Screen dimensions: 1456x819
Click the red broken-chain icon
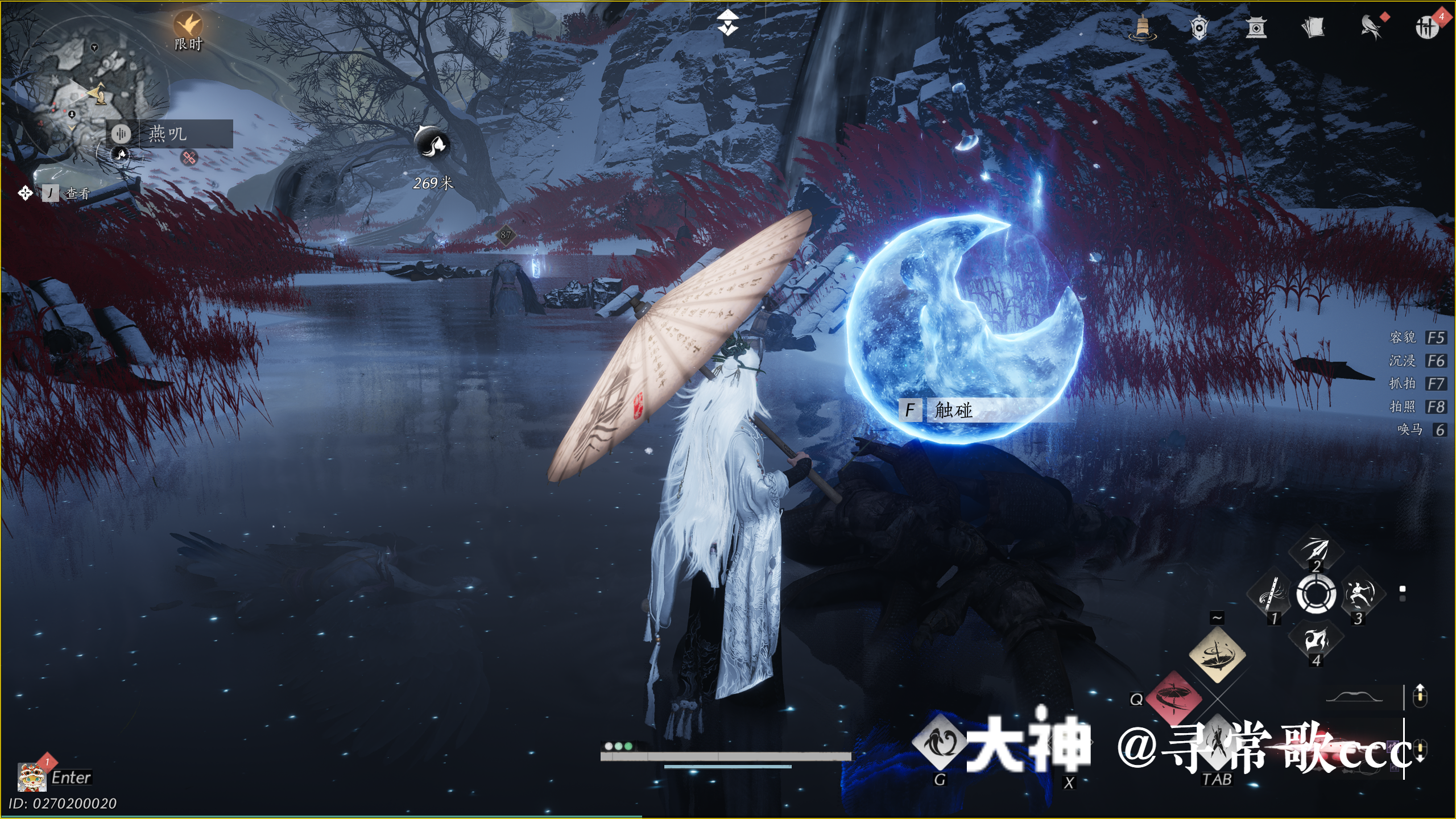(189, 158)
